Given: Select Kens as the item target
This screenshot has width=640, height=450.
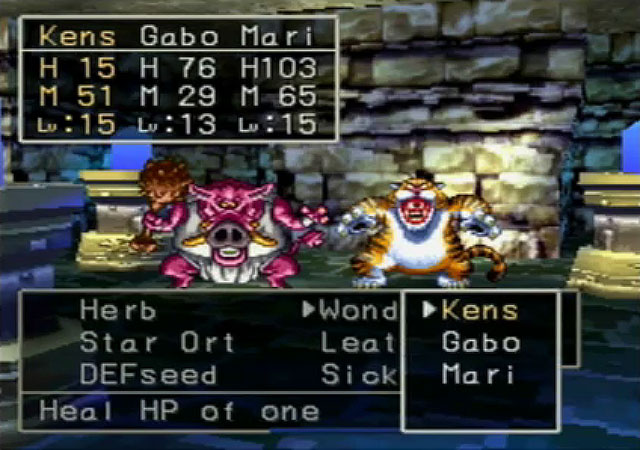Looking at the screenshot, I should (x=480, y=310).
